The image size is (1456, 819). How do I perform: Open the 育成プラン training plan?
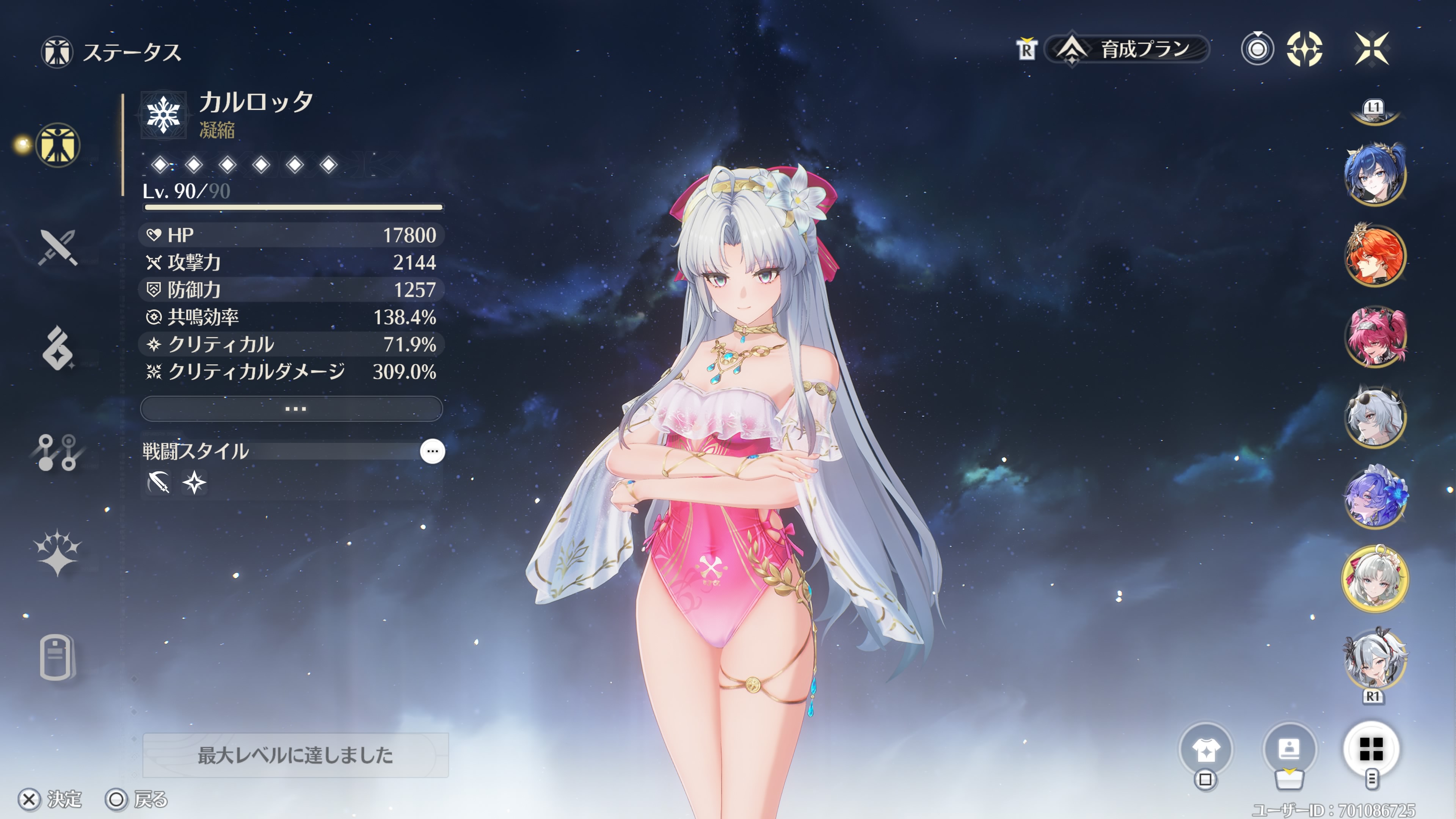click(1127, 50)
